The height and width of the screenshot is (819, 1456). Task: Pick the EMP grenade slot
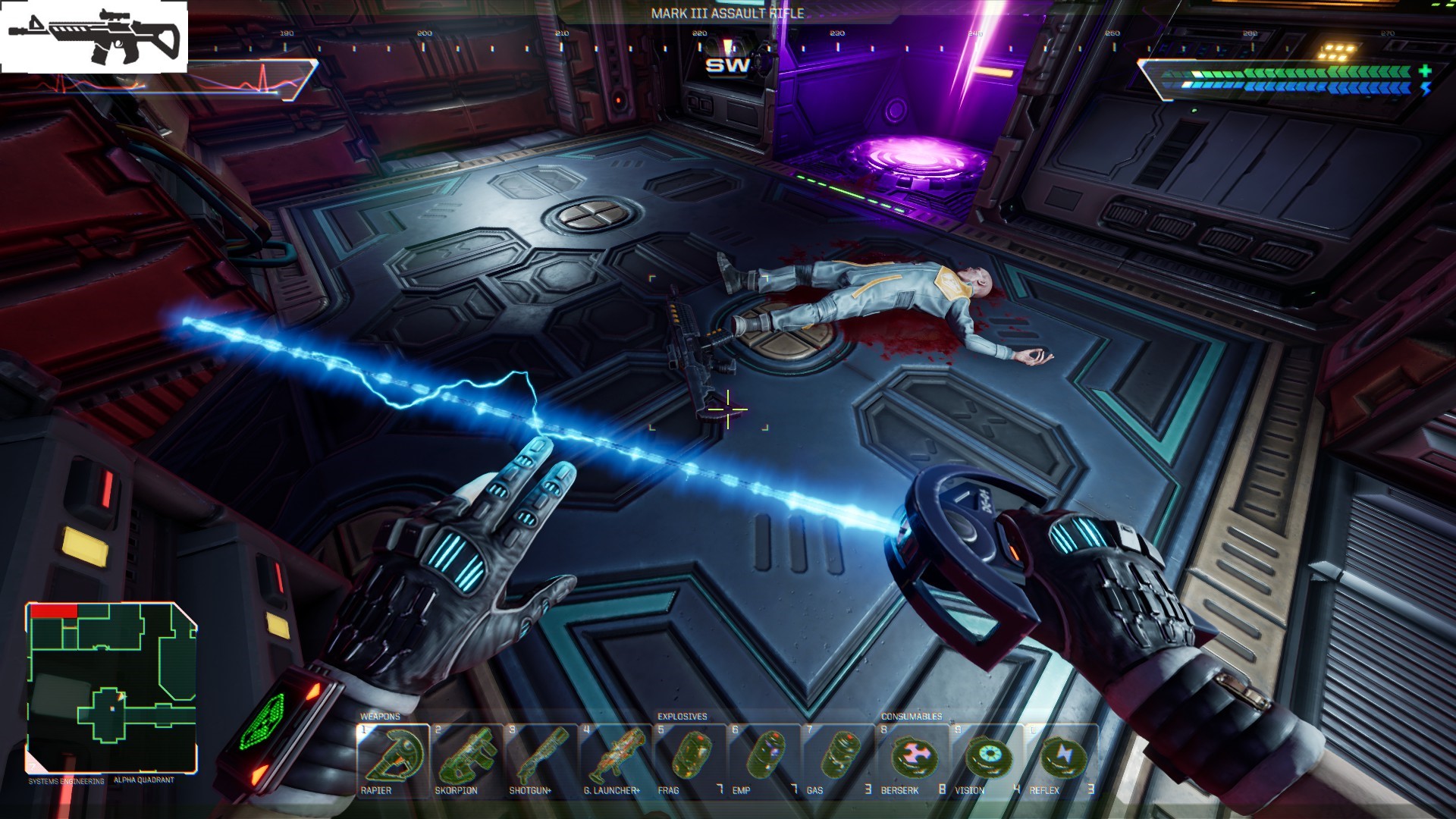click(x=763, y=760)
